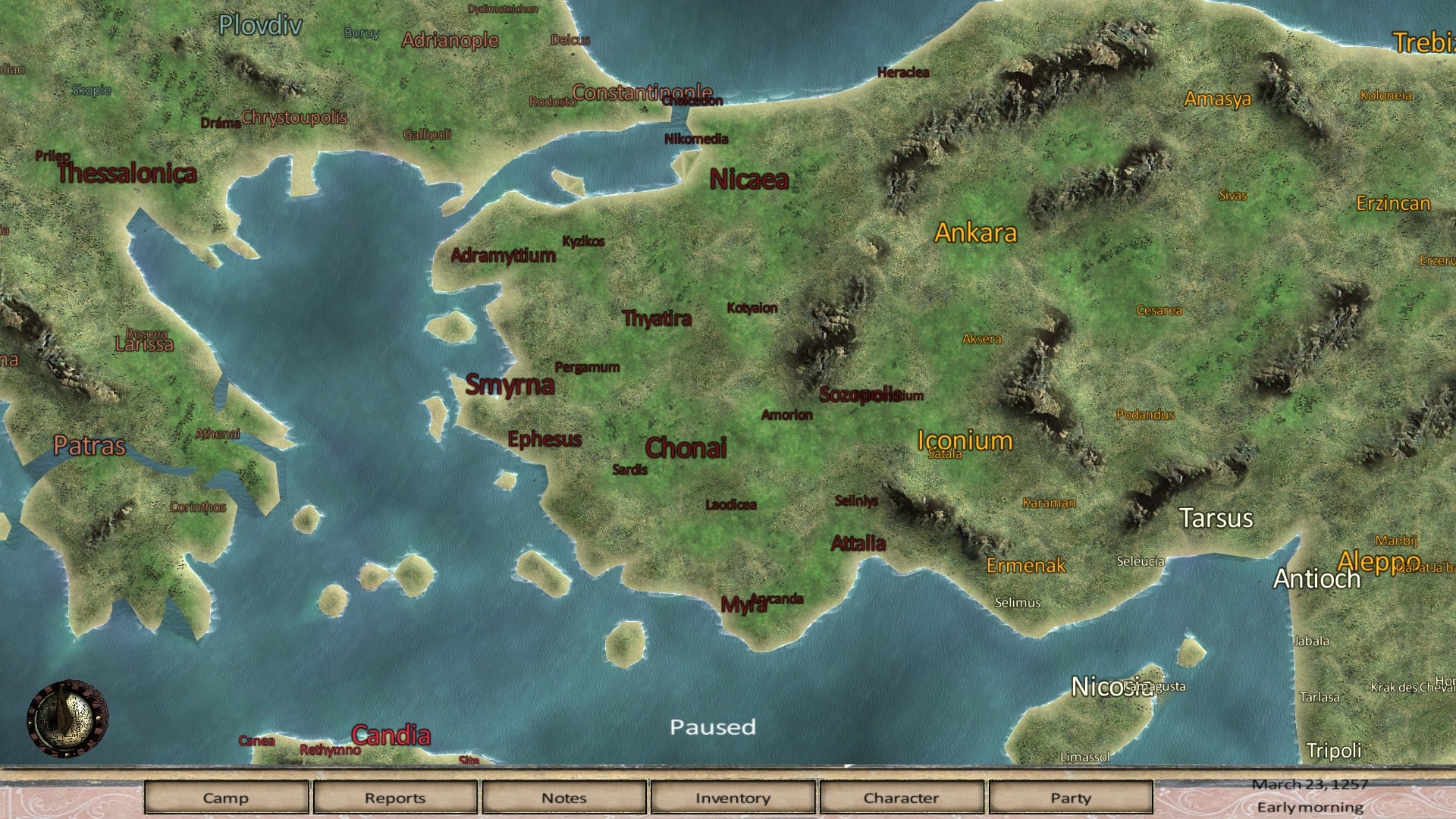The height and width of the screenshot is (819, 1456).
Task: View the Character sheet
Action: 902,798
